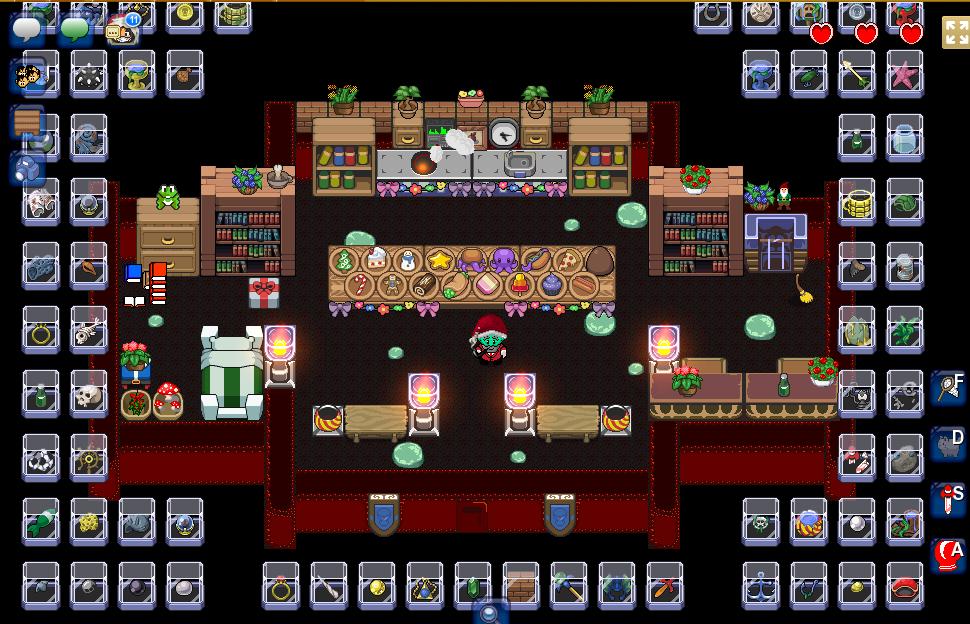Open the news icon with 11 badge

tap(121, 31)
